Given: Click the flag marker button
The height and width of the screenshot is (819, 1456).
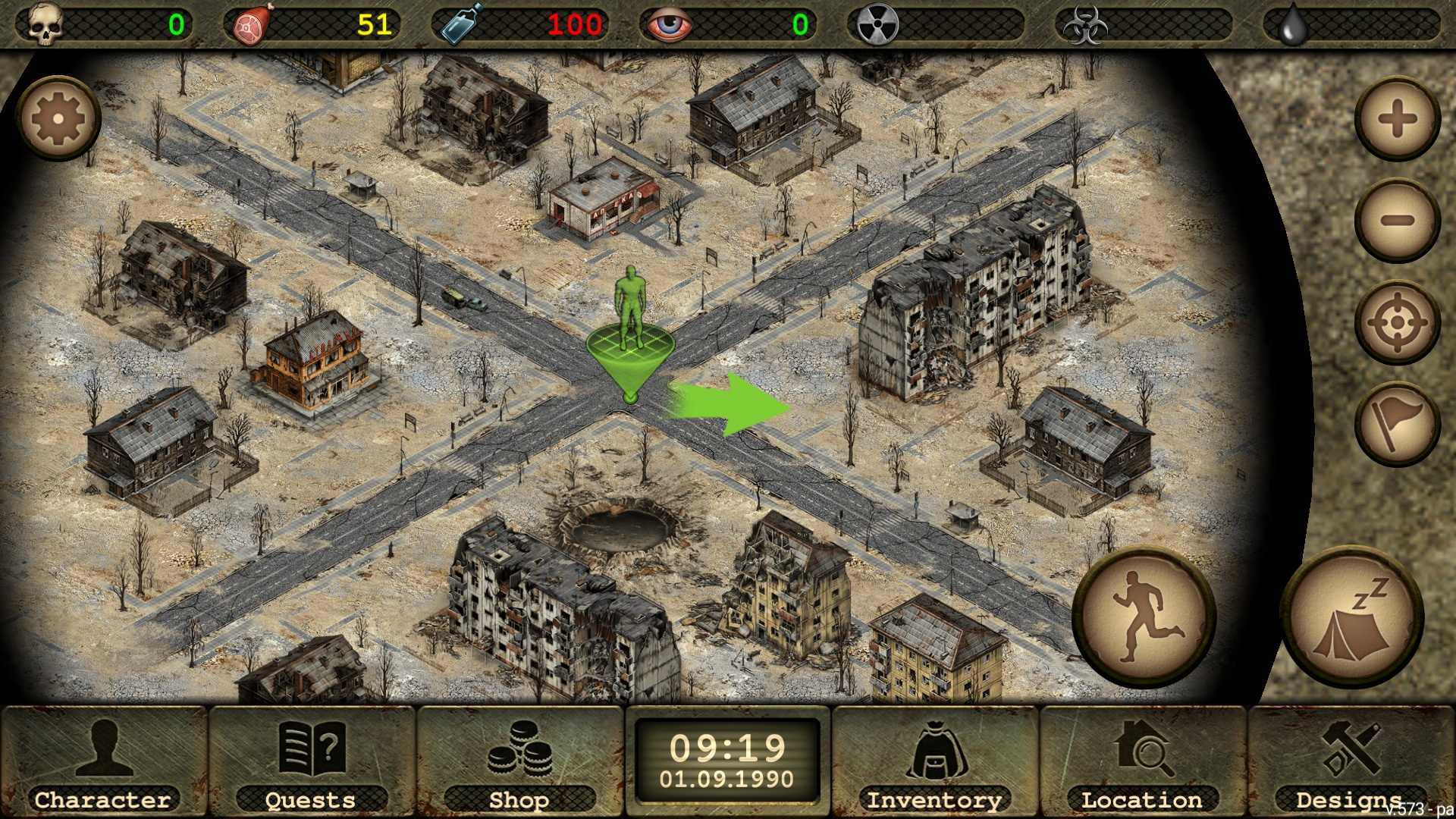Looking at the screenshot, I should coord(1398,424).
